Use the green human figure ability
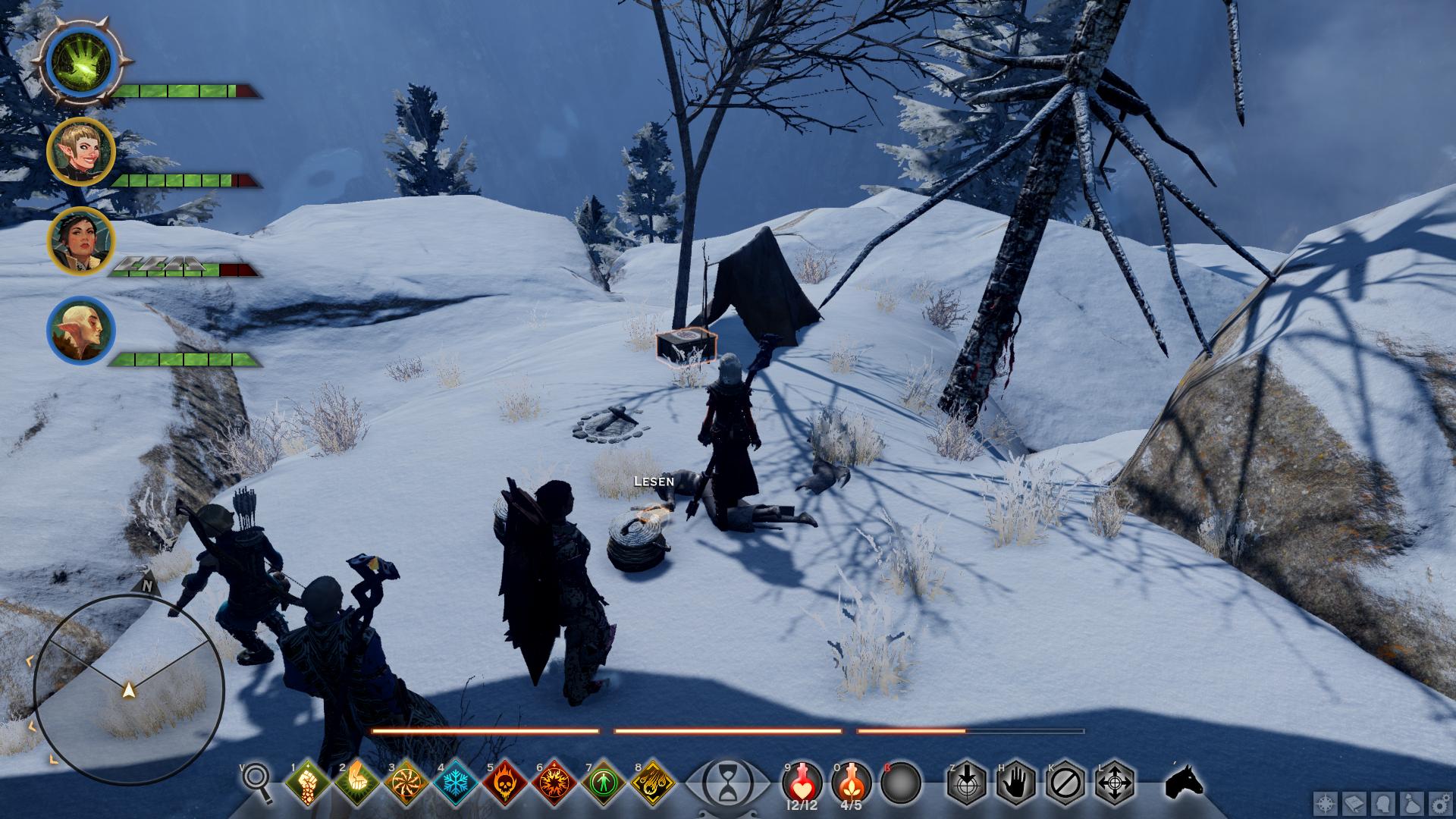The image size is (1456, 819). pos(604,781)
